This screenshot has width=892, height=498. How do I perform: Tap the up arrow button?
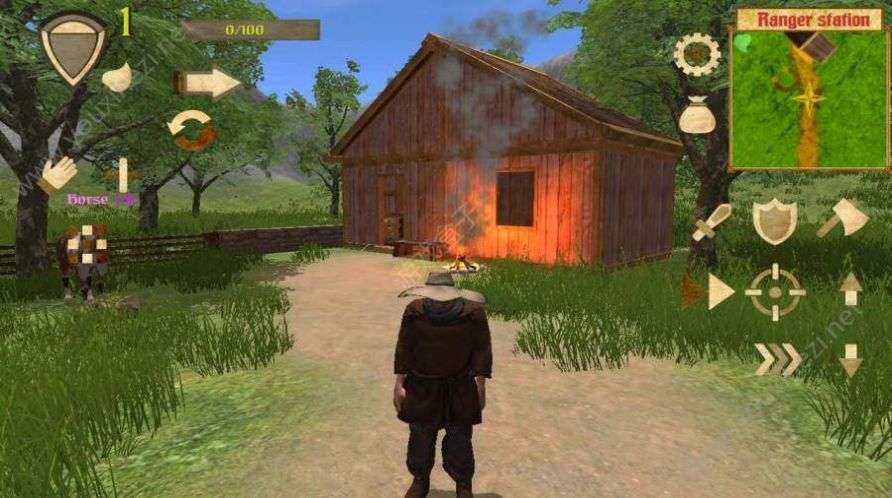coord(850,289)
